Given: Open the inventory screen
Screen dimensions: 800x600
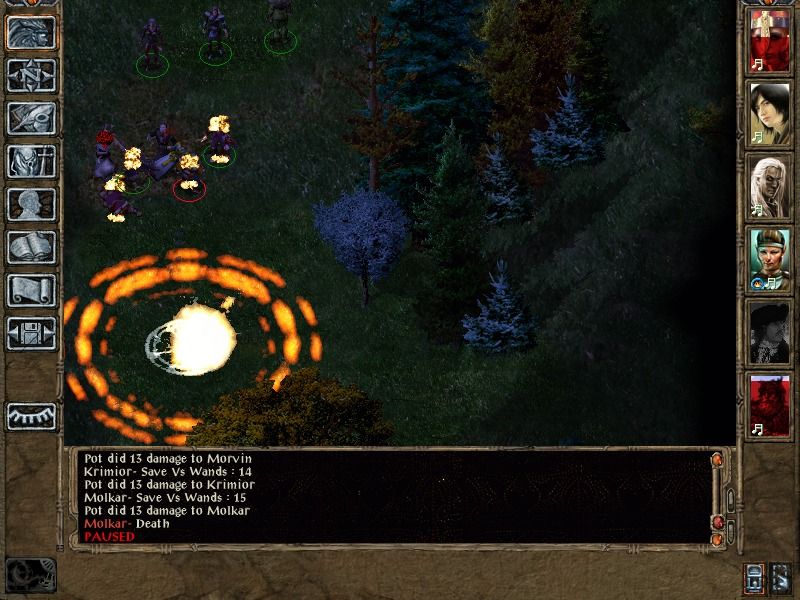Looking at the screenshot, I should coord(31,161).
